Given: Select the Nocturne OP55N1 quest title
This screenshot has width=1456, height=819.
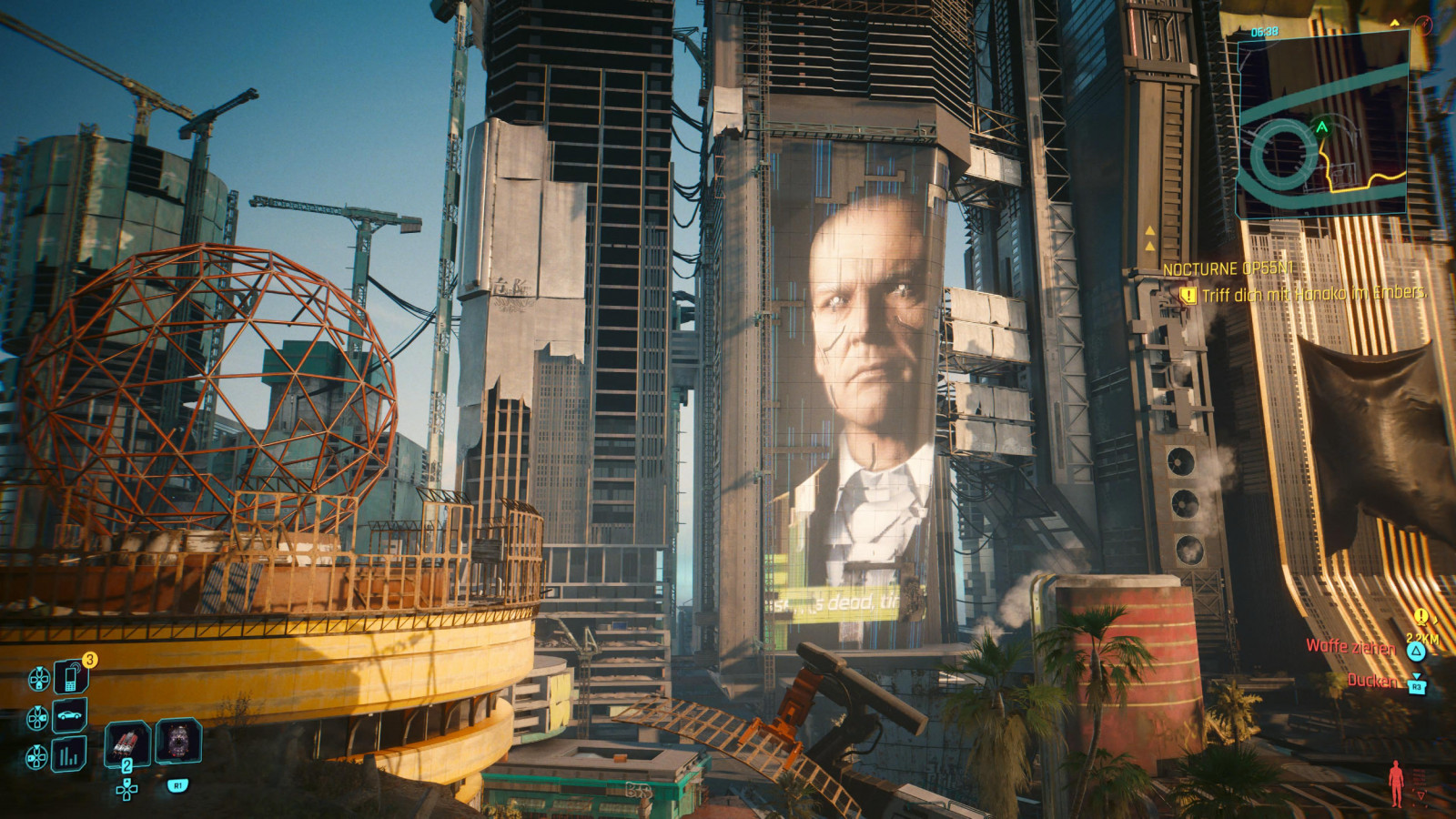Looking at the screenshot, I should pos(1228,269).
